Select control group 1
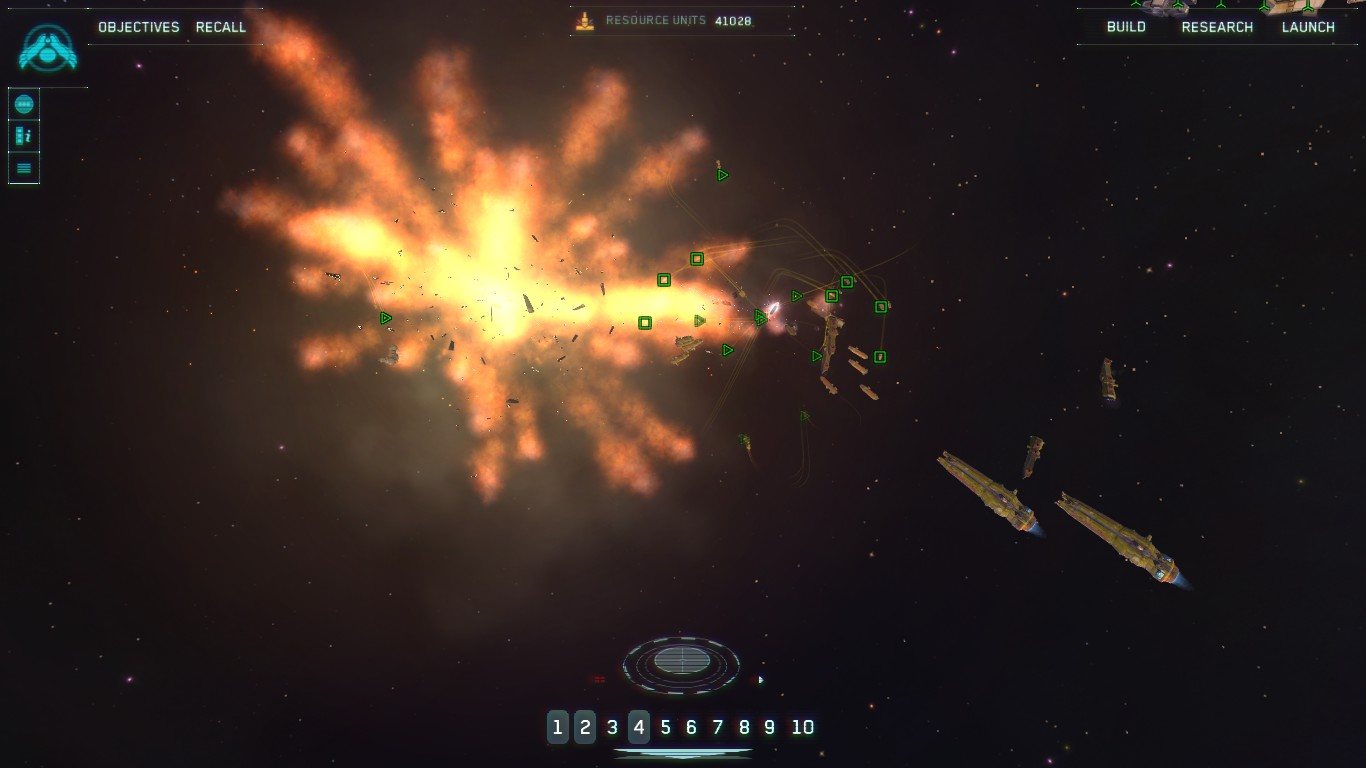Image resolution: width=1366 pixels, height=768 pixels. [557, 727]
